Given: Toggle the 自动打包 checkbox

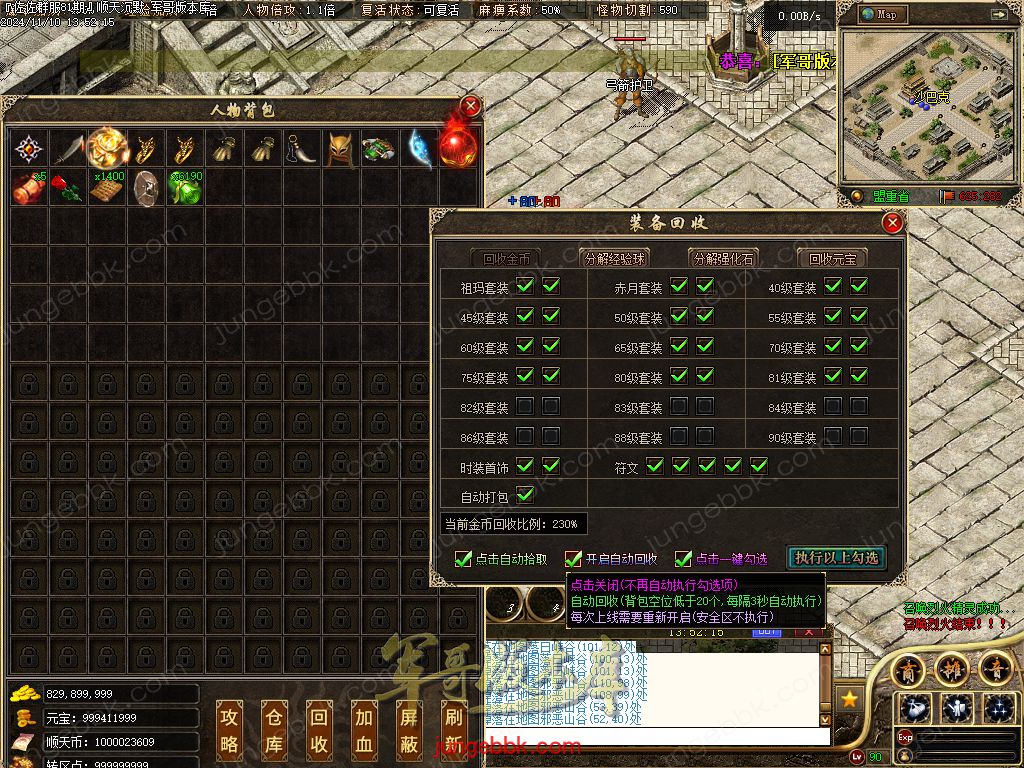Looking at the screenshot, I should coord(525,495).
